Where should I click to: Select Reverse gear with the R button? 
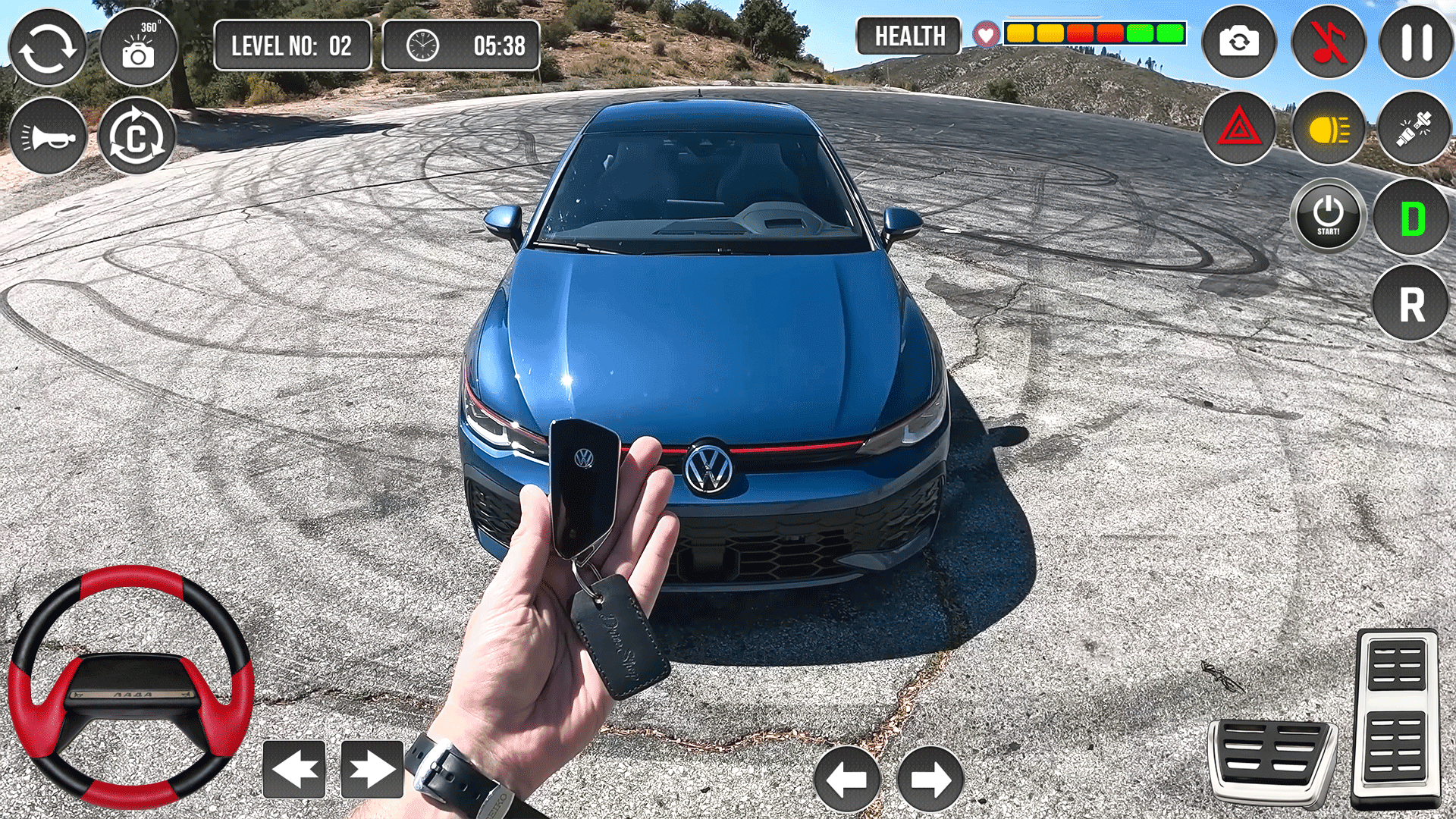pos(1410,303)
